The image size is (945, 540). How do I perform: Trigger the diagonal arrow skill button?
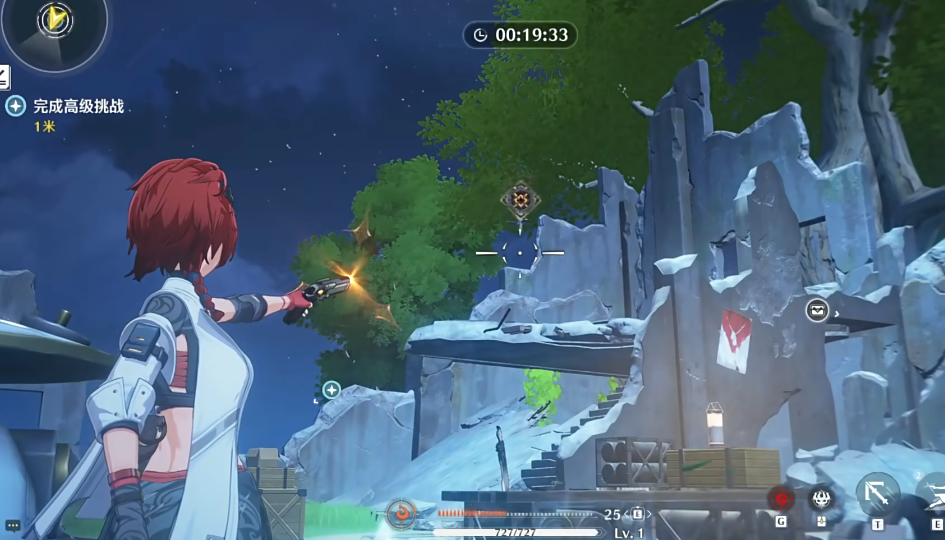tap(877, 493)
